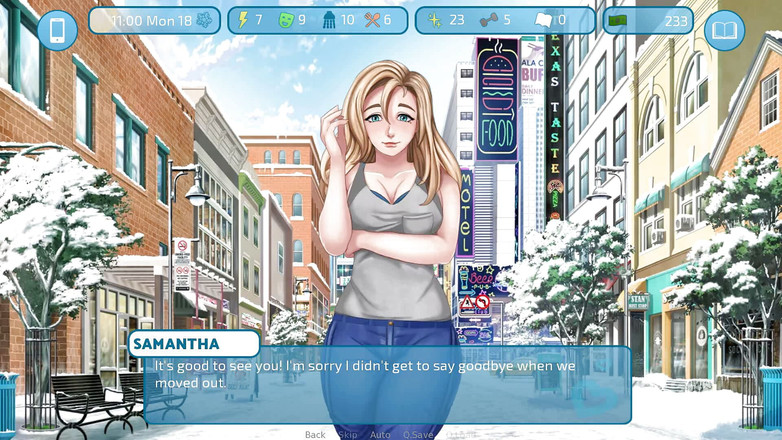Click the snowflake weather icon
The height and width of the screenshot is (440, 782).
[x=205, y=20]
